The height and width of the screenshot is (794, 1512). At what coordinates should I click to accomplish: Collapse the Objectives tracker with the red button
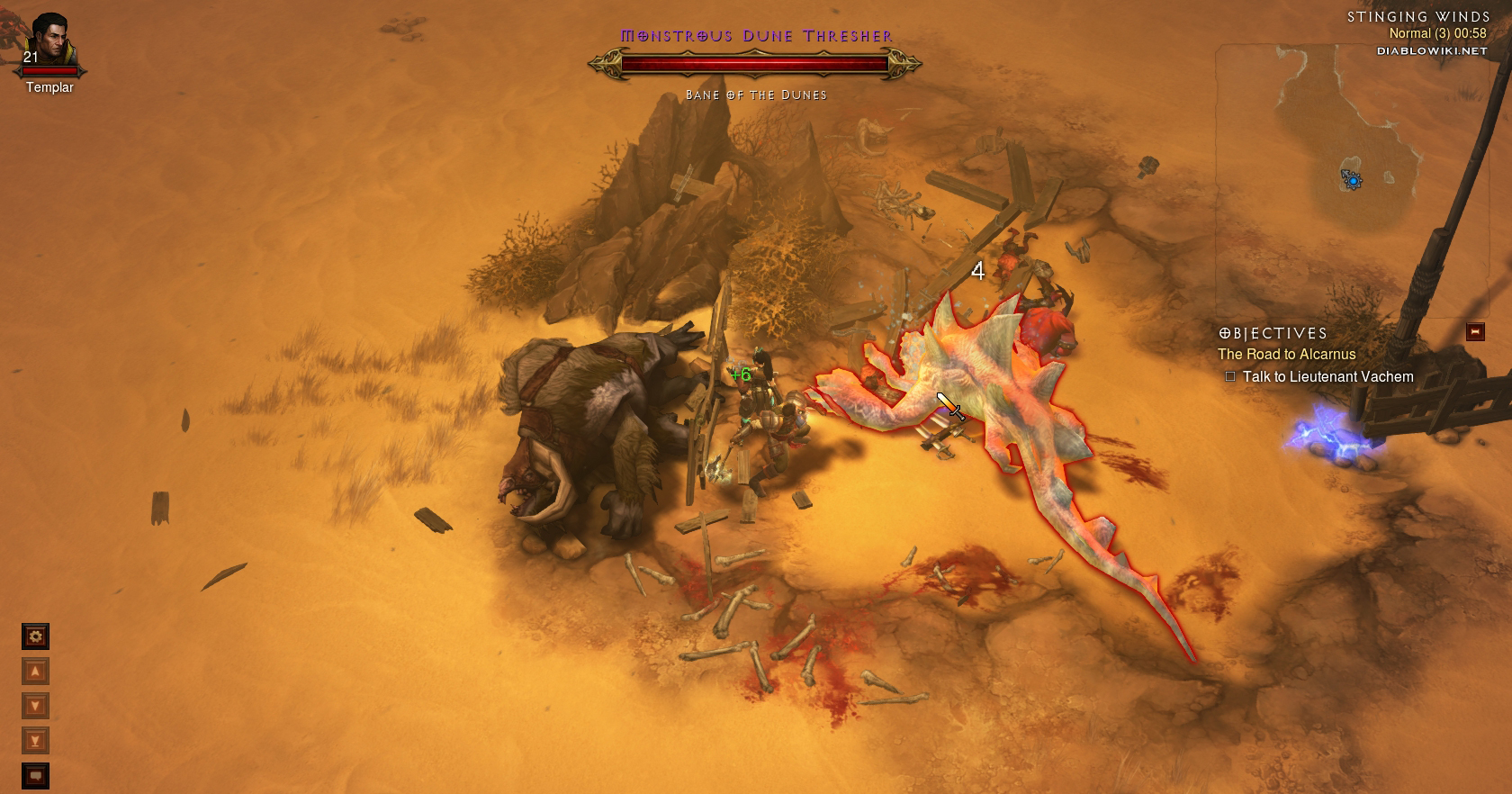[x=1475, y=332]
